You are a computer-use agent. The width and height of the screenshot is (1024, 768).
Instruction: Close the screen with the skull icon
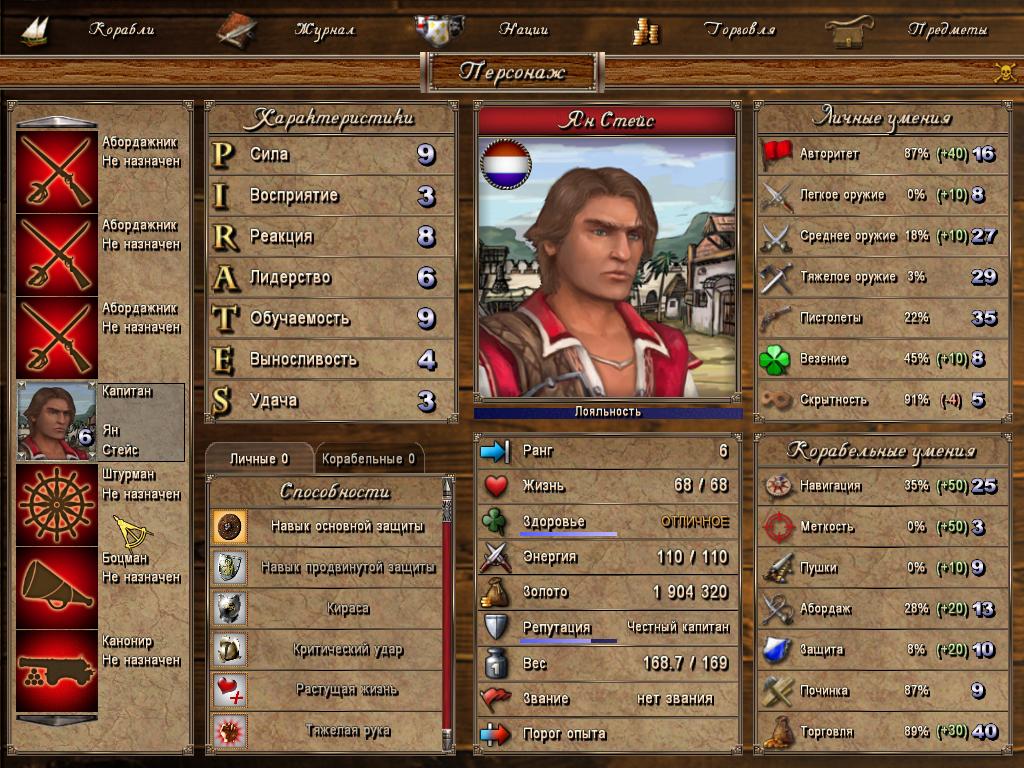click(x=1005, y=72)
